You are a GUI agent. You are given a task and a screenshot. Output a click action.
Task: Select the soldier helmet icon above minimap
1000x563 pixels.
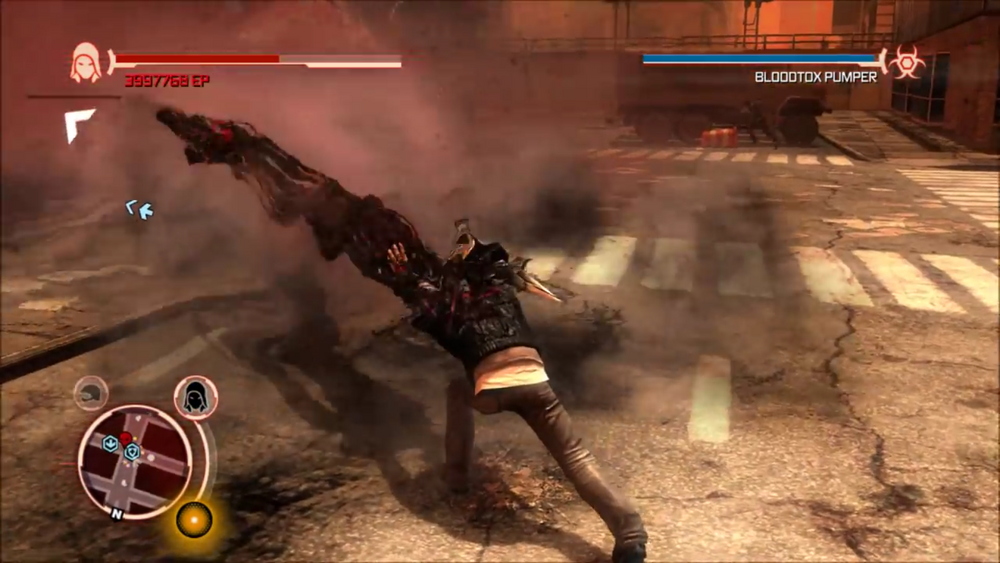point(91,393)
